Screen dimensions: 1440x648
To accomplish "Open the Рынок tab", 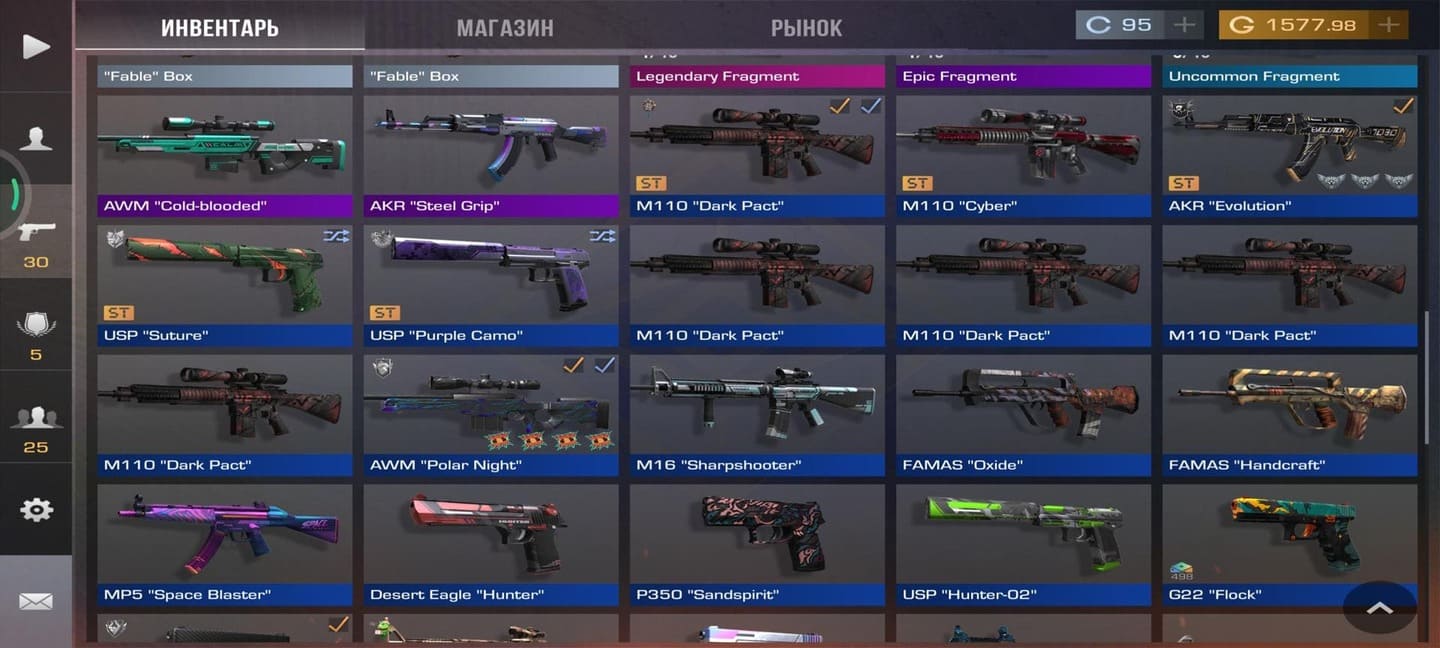I will (x=806, y=28).
